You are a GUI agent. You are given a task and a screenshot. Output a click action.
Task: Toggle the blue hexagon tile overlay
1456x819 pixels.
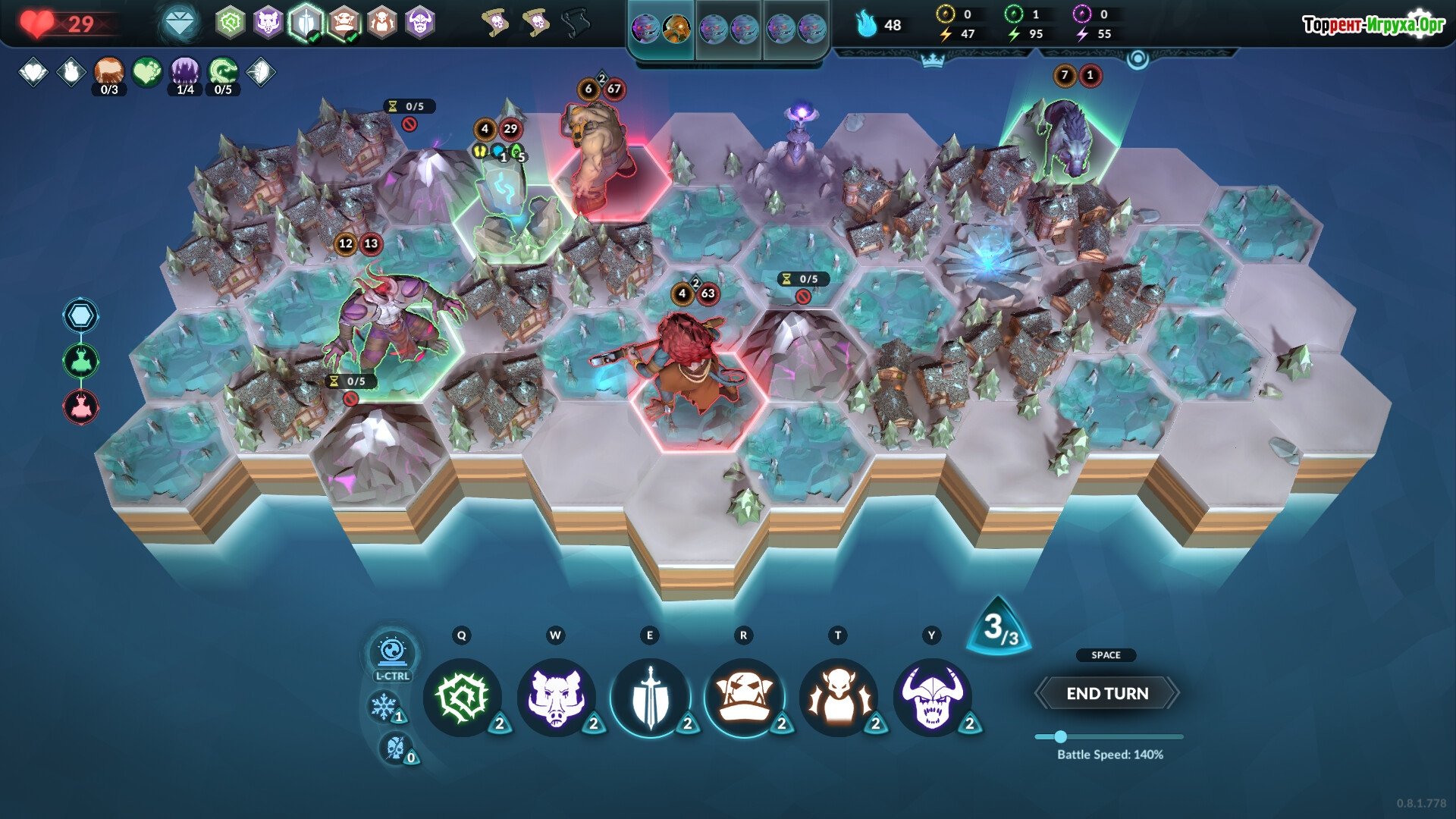pyautogui.click(x=80, y=315)
